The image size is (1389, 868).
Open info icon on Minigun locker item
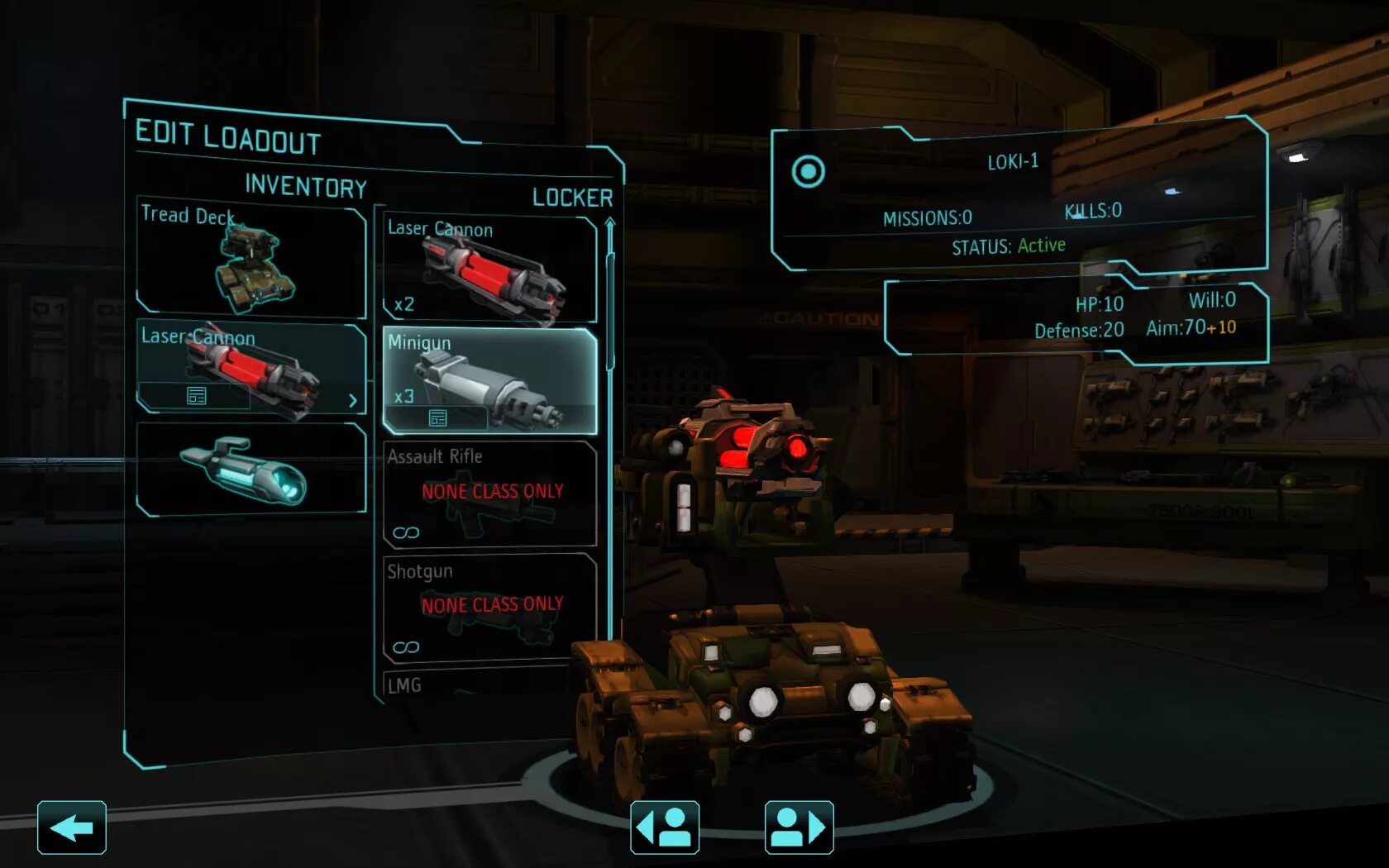pyautogui.click(x=437, y=418)
